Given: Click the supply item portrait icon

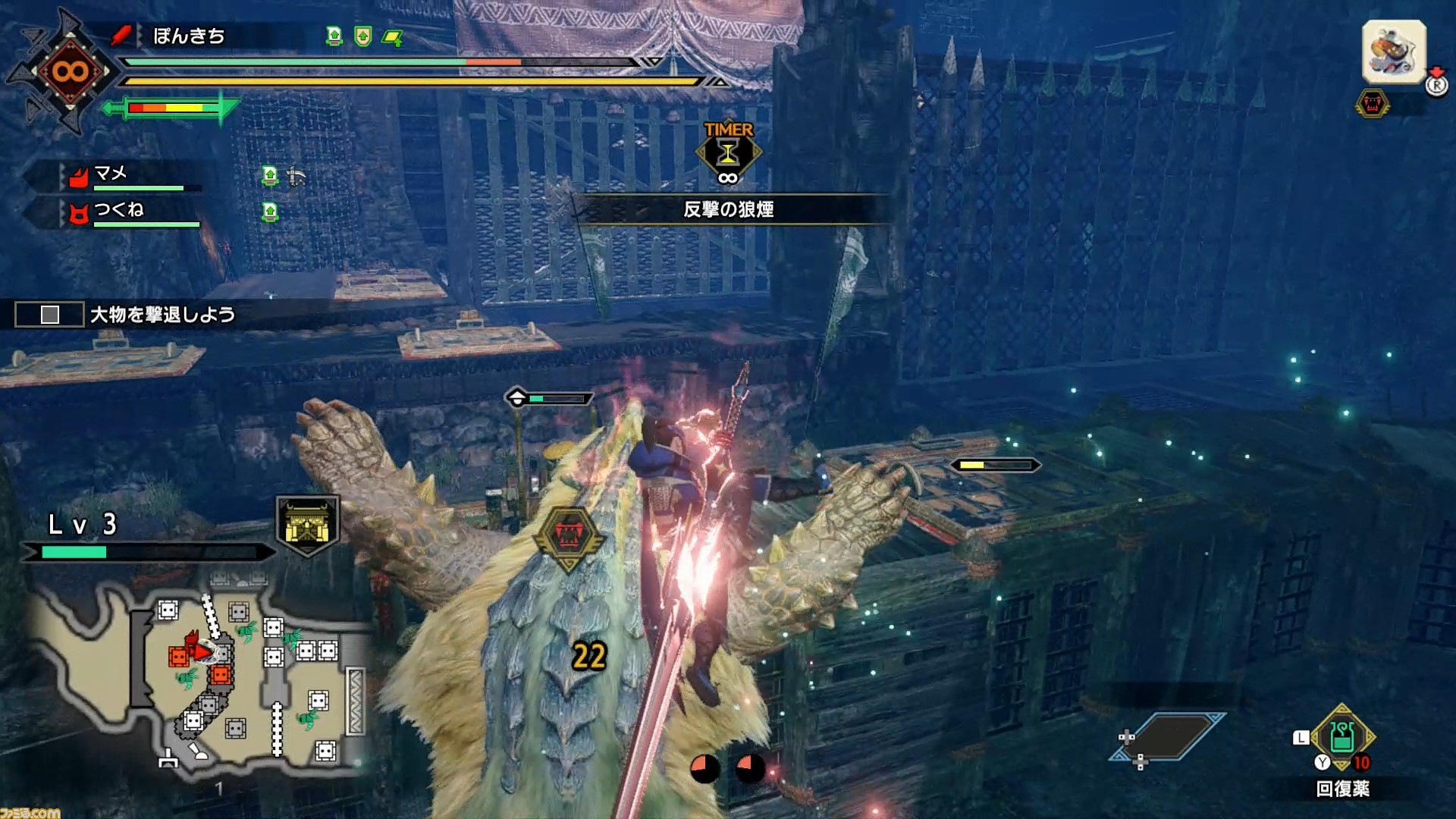Looking at the screenshot, I should [1394, 52].
